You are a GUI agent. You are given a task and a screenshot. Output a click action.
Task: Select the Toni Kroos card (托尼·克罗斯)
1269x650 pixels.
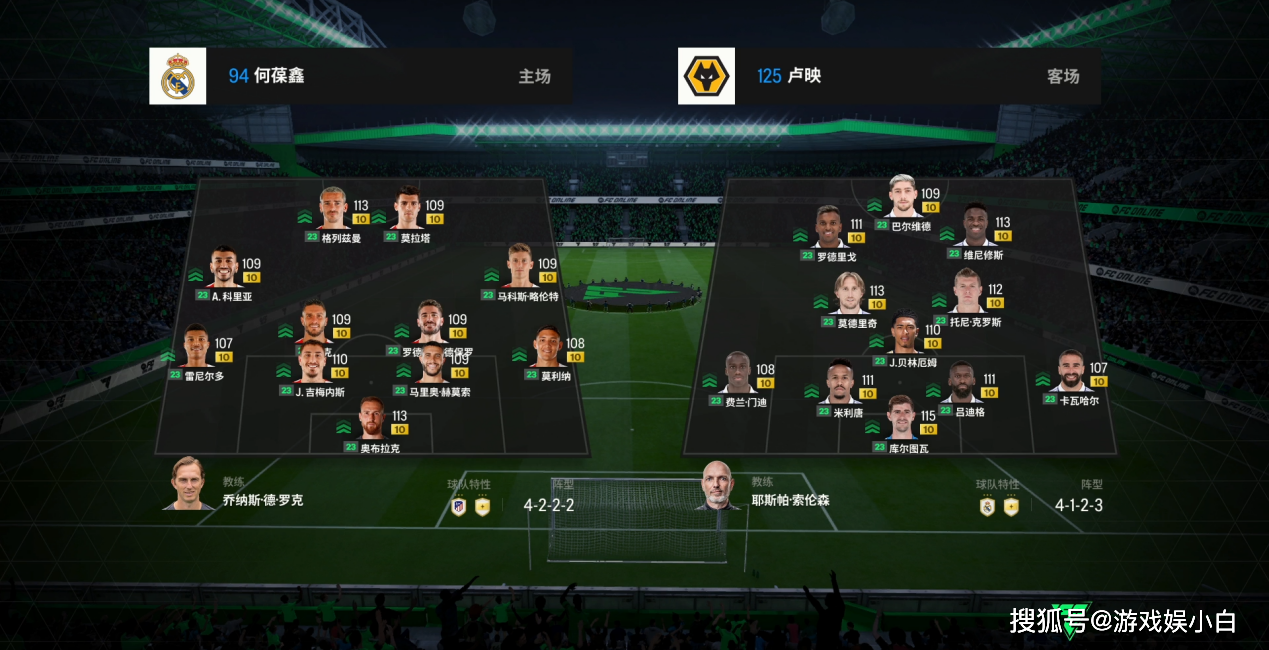click(x=967, y=292)
